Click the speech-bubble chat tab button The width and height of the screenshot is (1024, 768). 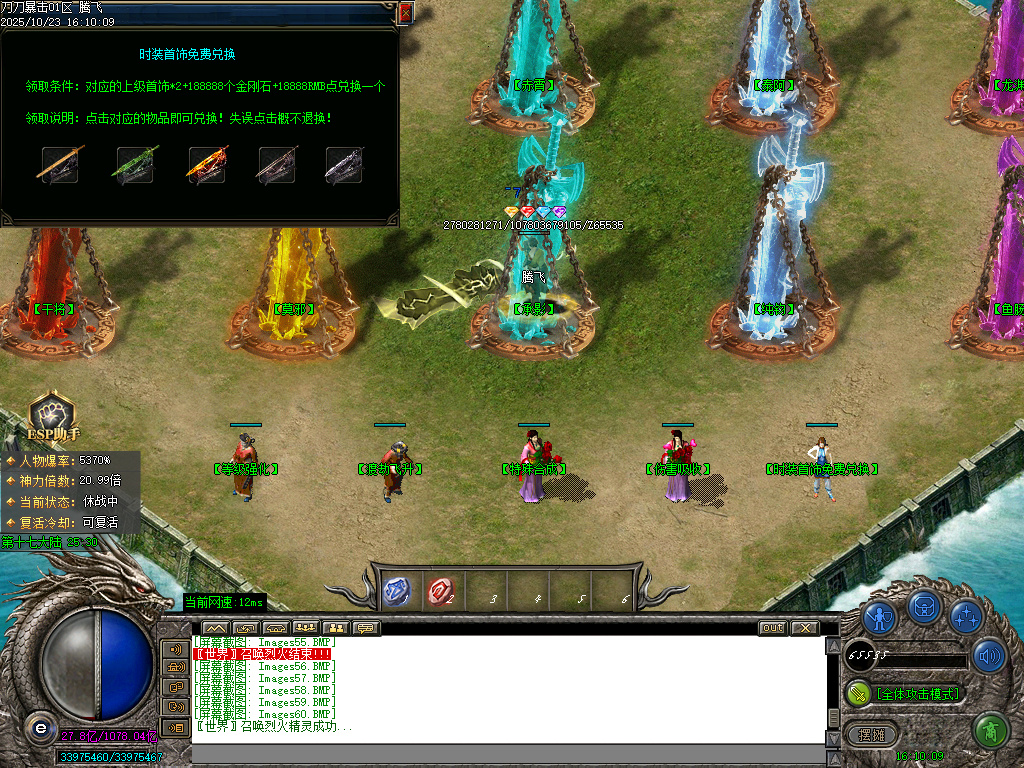[x=367, y=628]
